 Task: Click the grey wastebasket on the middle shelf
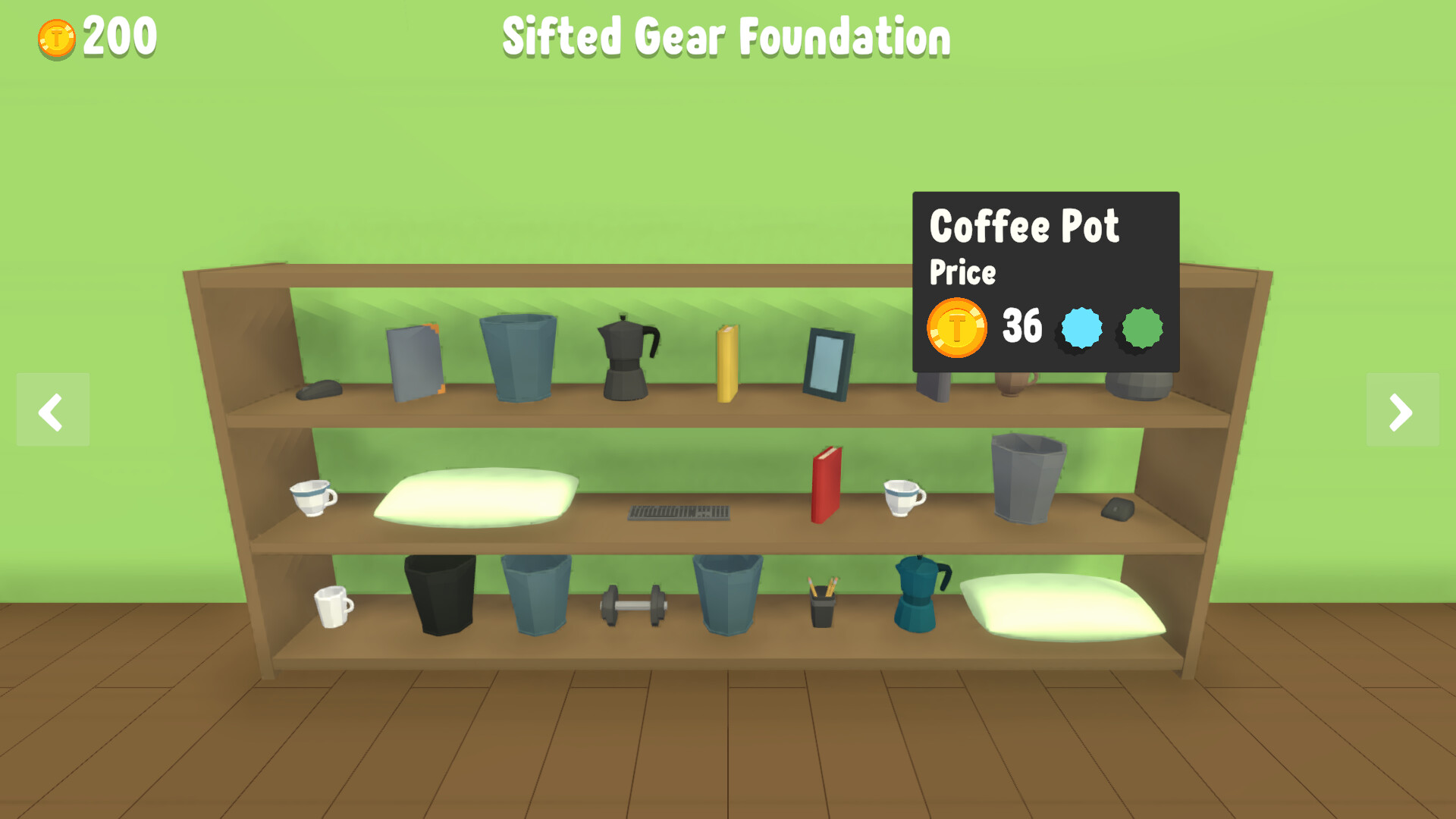pyautogui.click(x=1028, y=478)
